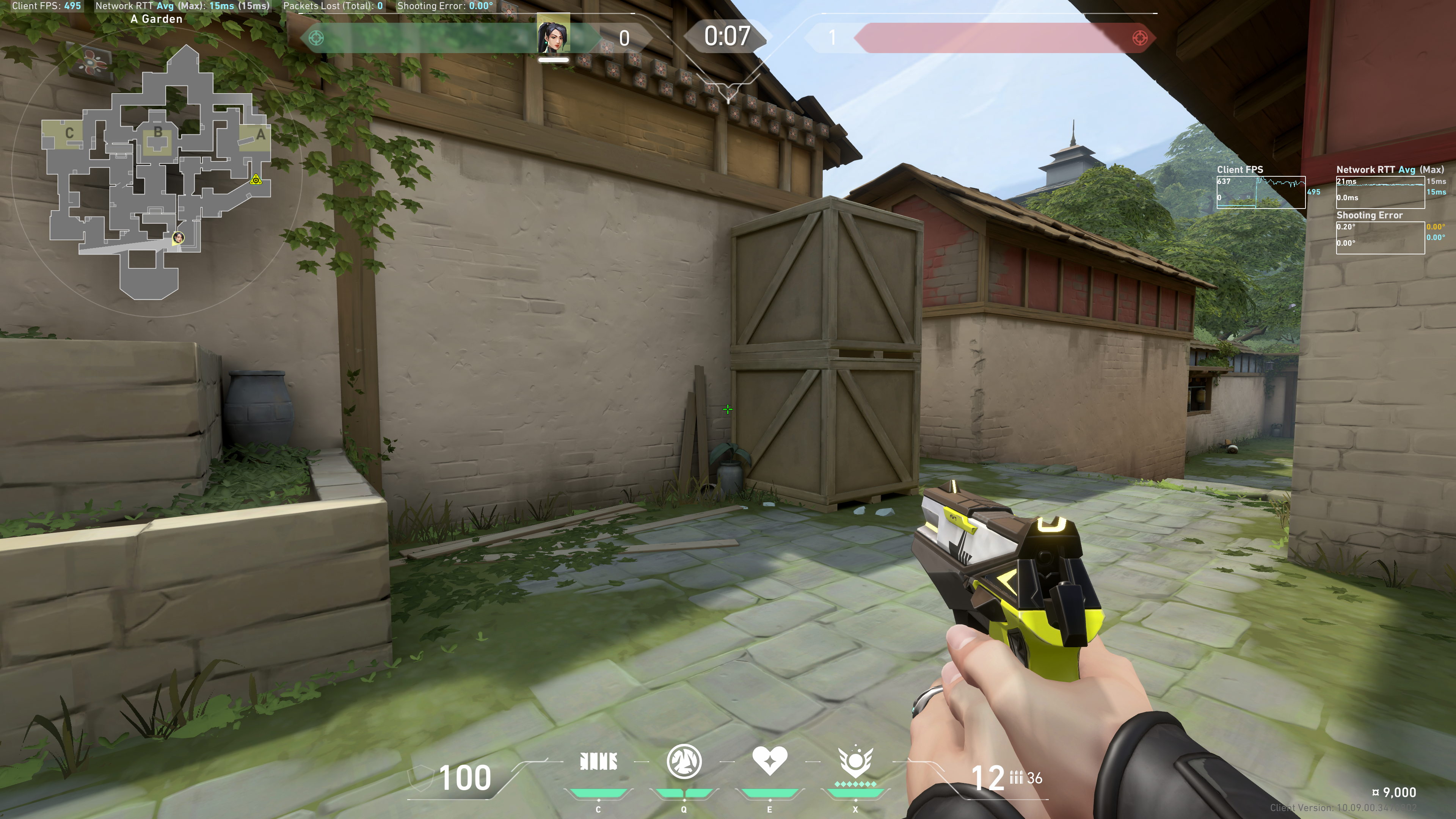Click the Shooting Error graph
The height and width of the screenshot is (819, 1456).
[x=1380, y=237]
